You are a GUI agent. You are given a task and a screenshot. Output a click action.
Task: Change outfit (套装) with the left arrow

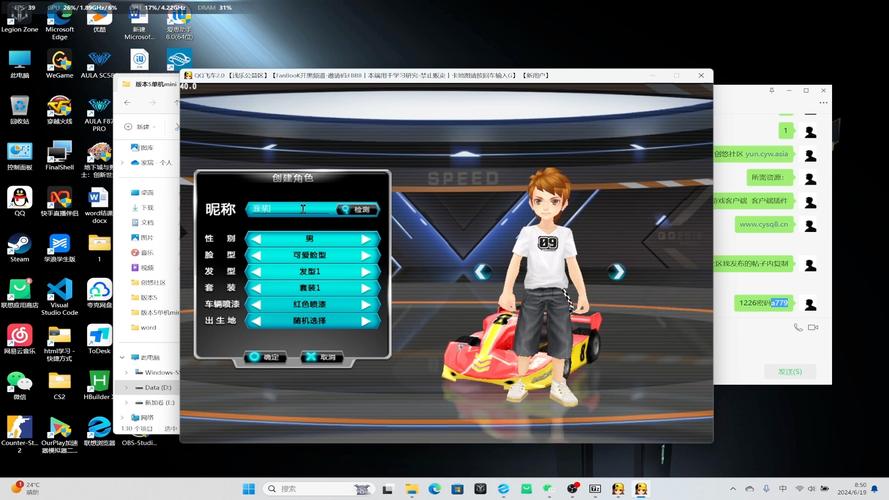[x=256, y=287]
